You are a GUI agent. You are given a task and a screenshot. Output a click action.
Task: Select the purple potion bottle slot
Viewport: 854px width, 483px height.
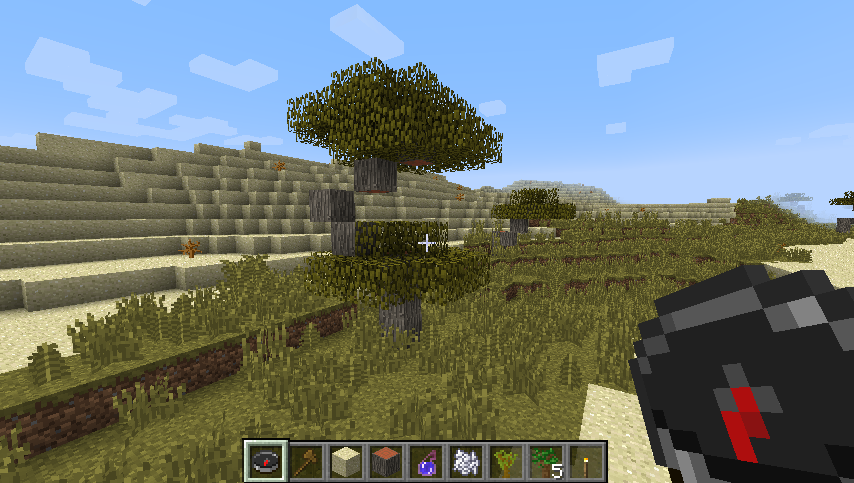426,461
